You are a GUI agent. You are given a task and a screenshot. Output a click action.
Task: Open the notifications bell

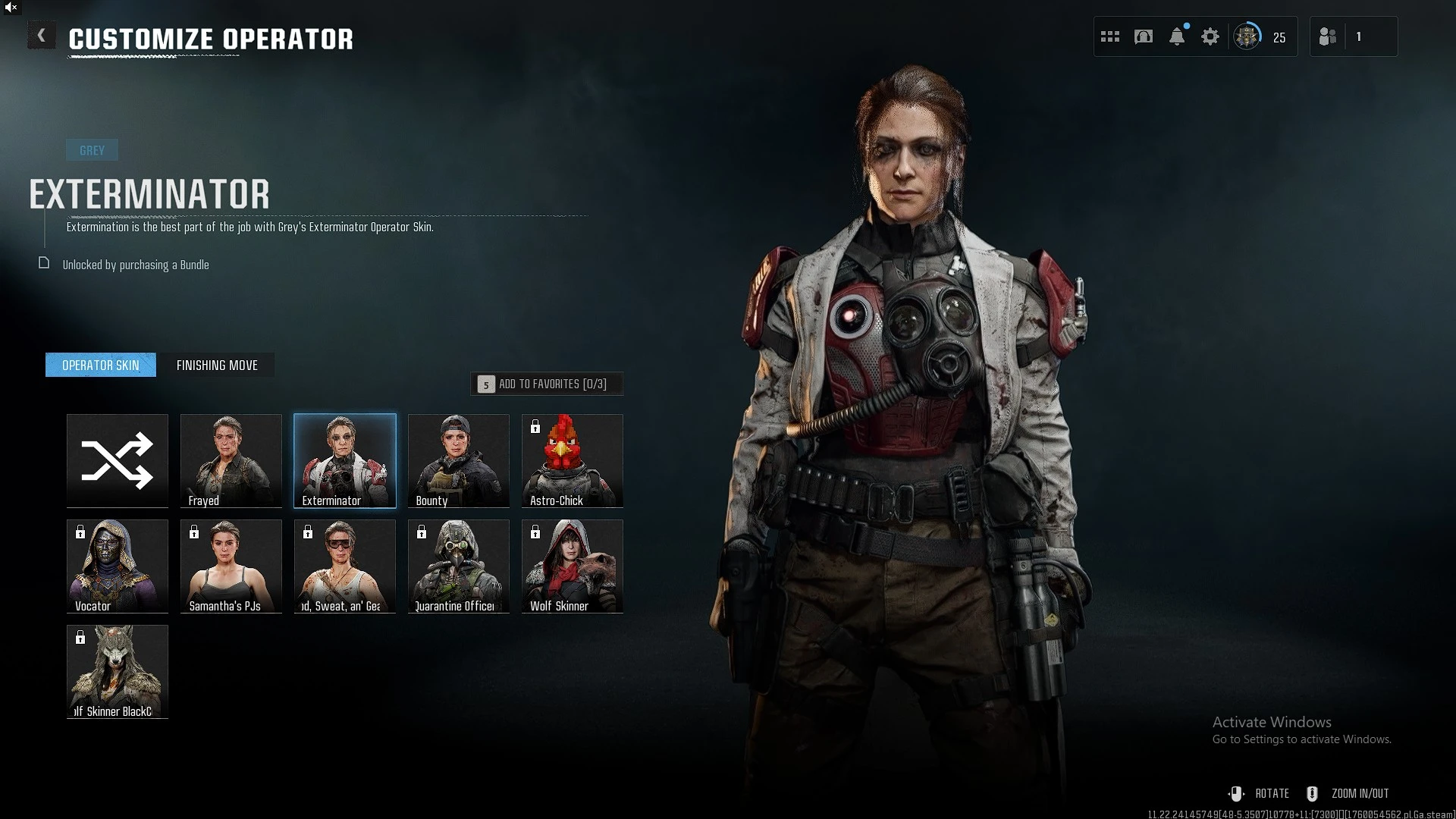click(1177, 36)
